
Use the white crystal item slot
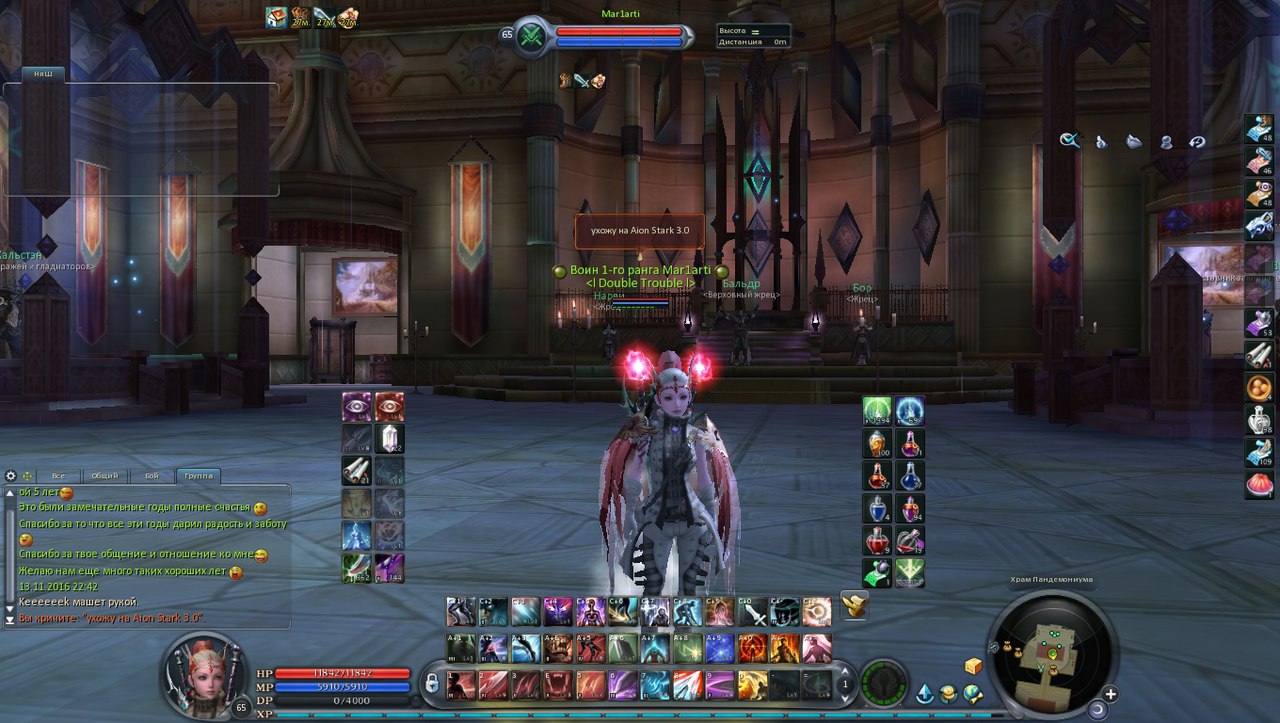coord(390,438)
